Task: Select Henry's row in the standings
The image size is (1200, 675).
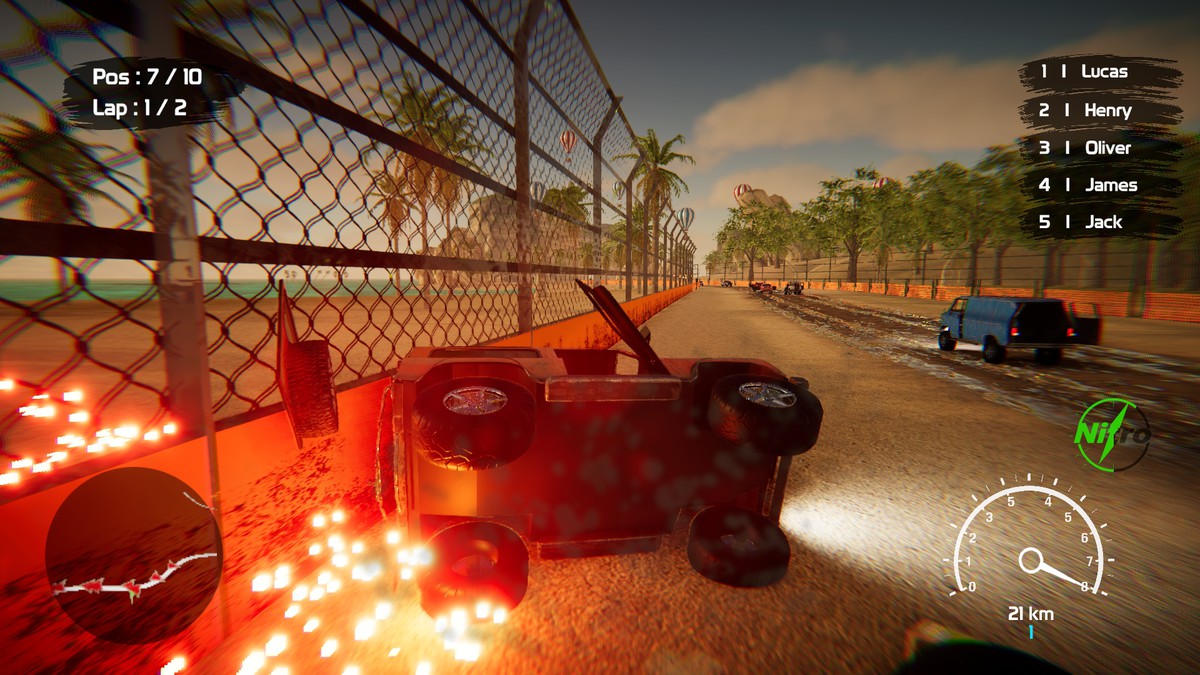Action: (1098, 110)
